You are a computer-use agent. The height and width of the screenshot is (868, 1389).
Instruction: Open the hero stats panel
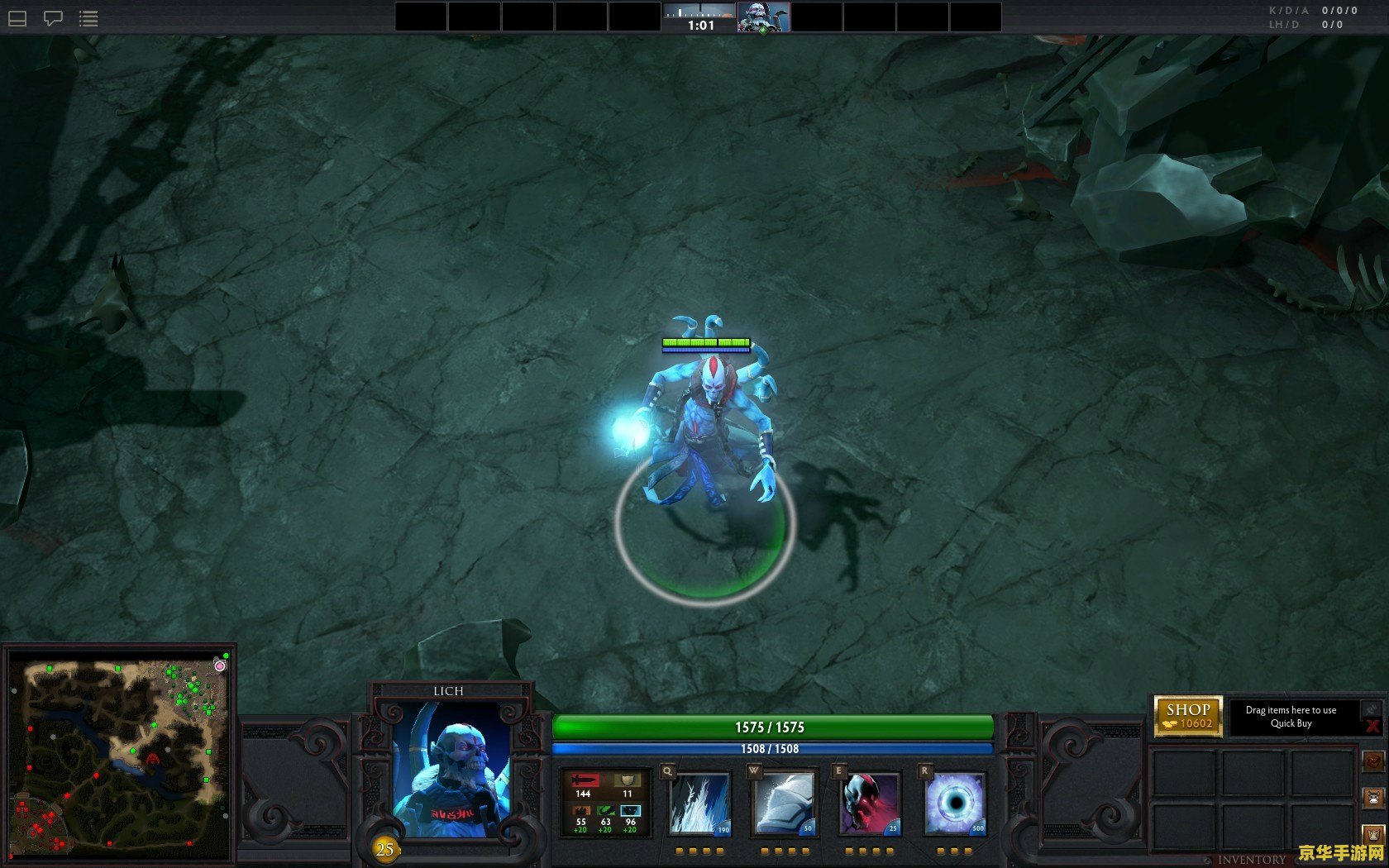pos(606,803)
